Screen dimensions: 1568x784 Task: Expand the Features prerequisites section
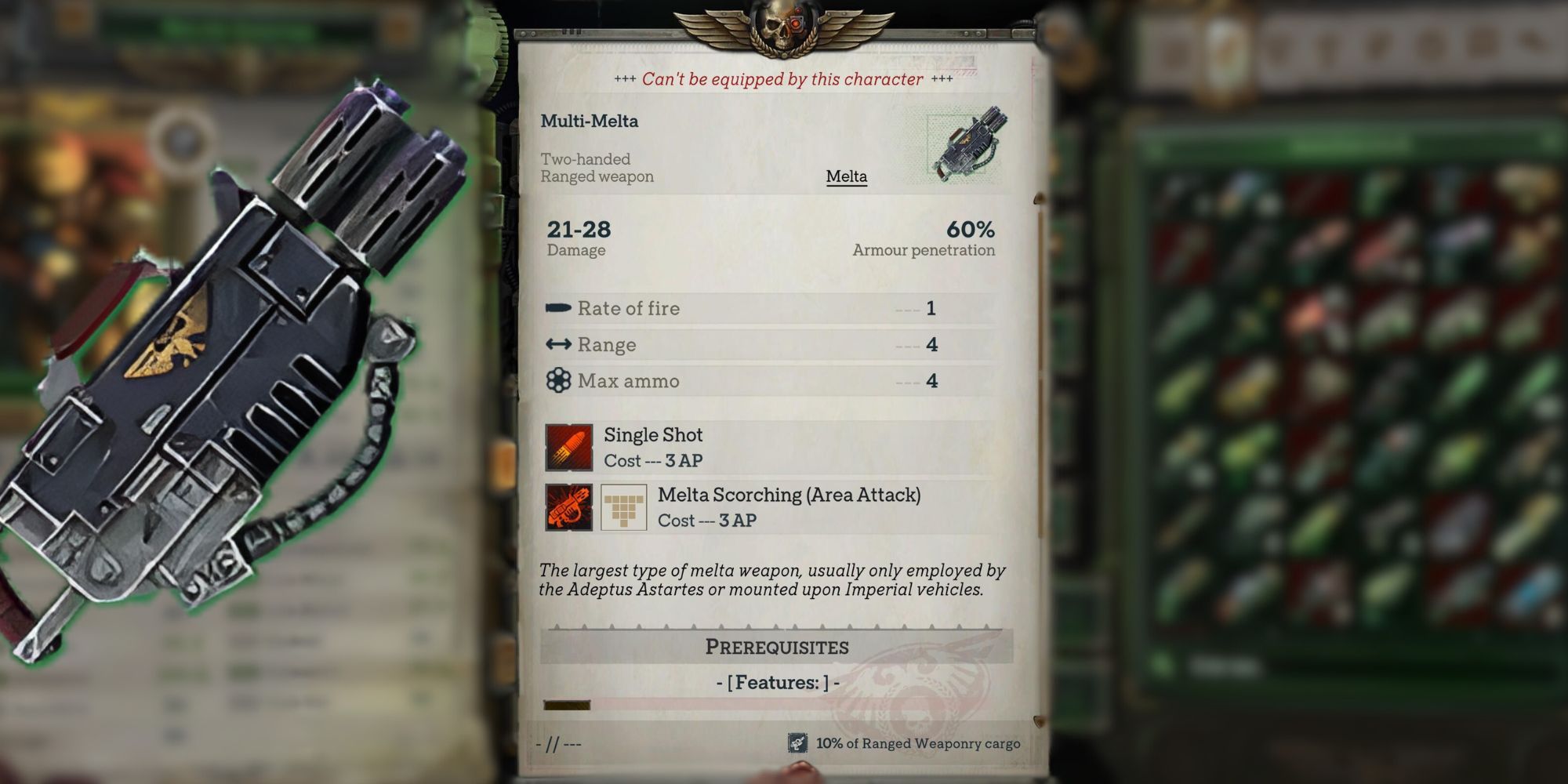click(776, 683)
